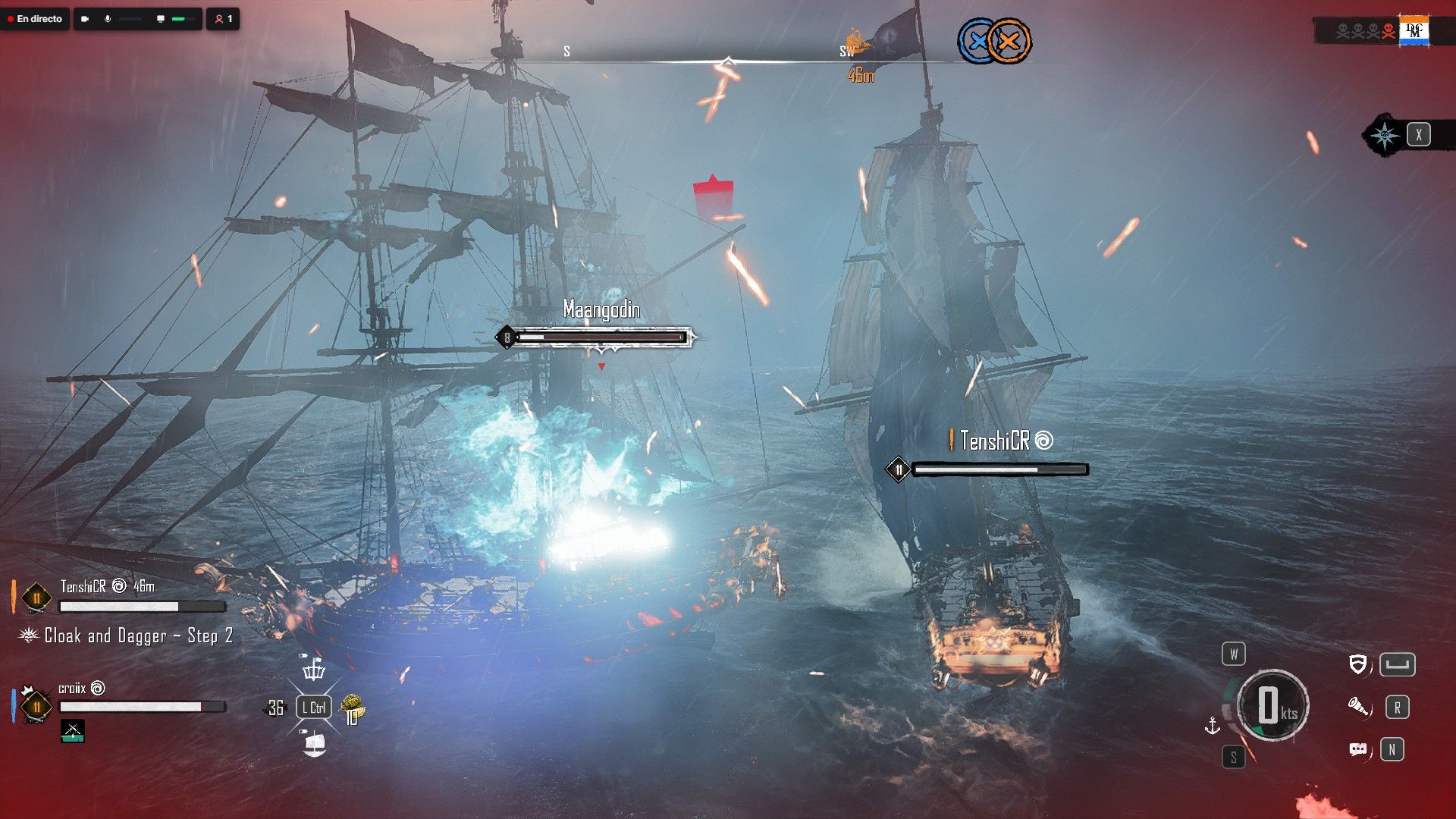Open the spyglass
Screen dimensions: 1456x819
coord(1358,708)
